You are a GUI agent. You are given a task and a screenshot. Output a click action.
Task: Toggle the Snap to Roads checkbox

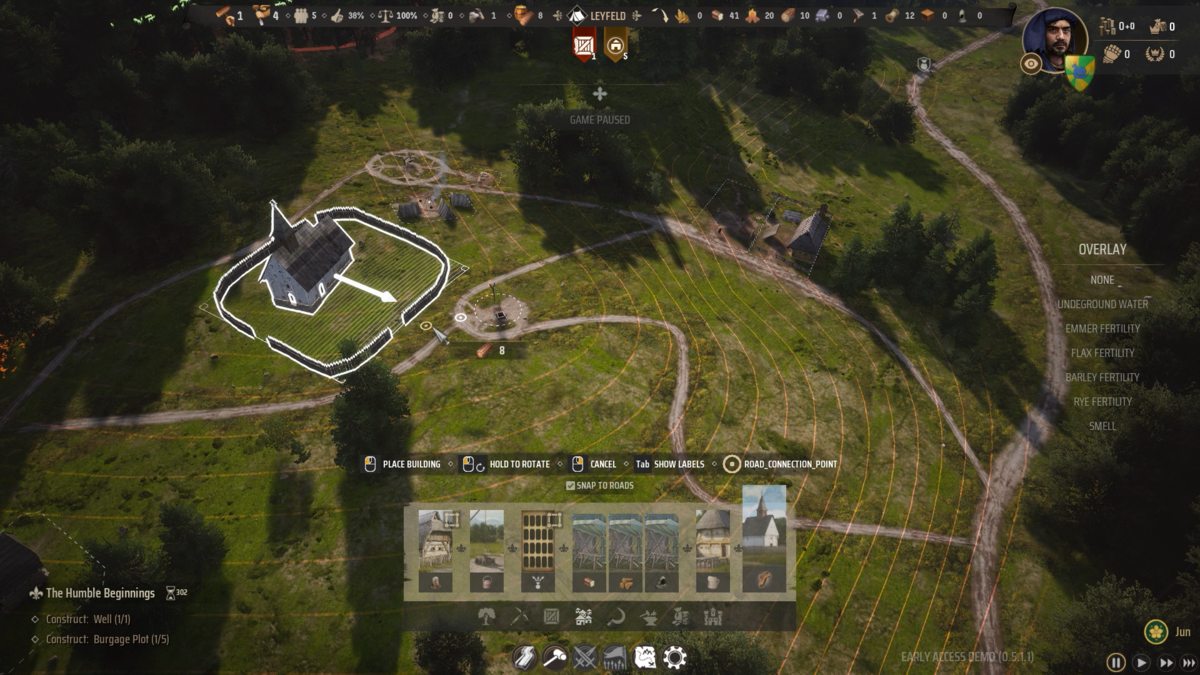(x=571, y=486)
